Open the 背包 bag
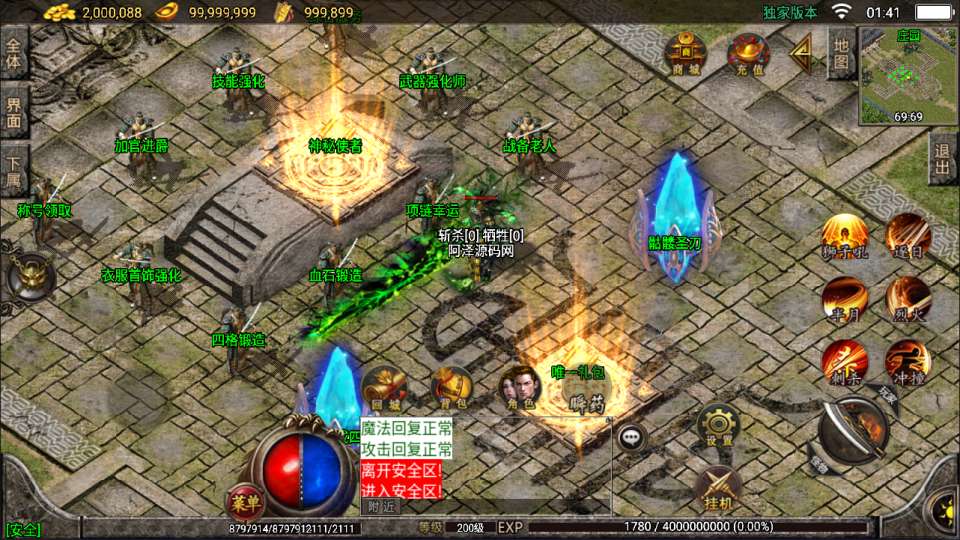Screen dimensions: 960x540 pos(452,388)
